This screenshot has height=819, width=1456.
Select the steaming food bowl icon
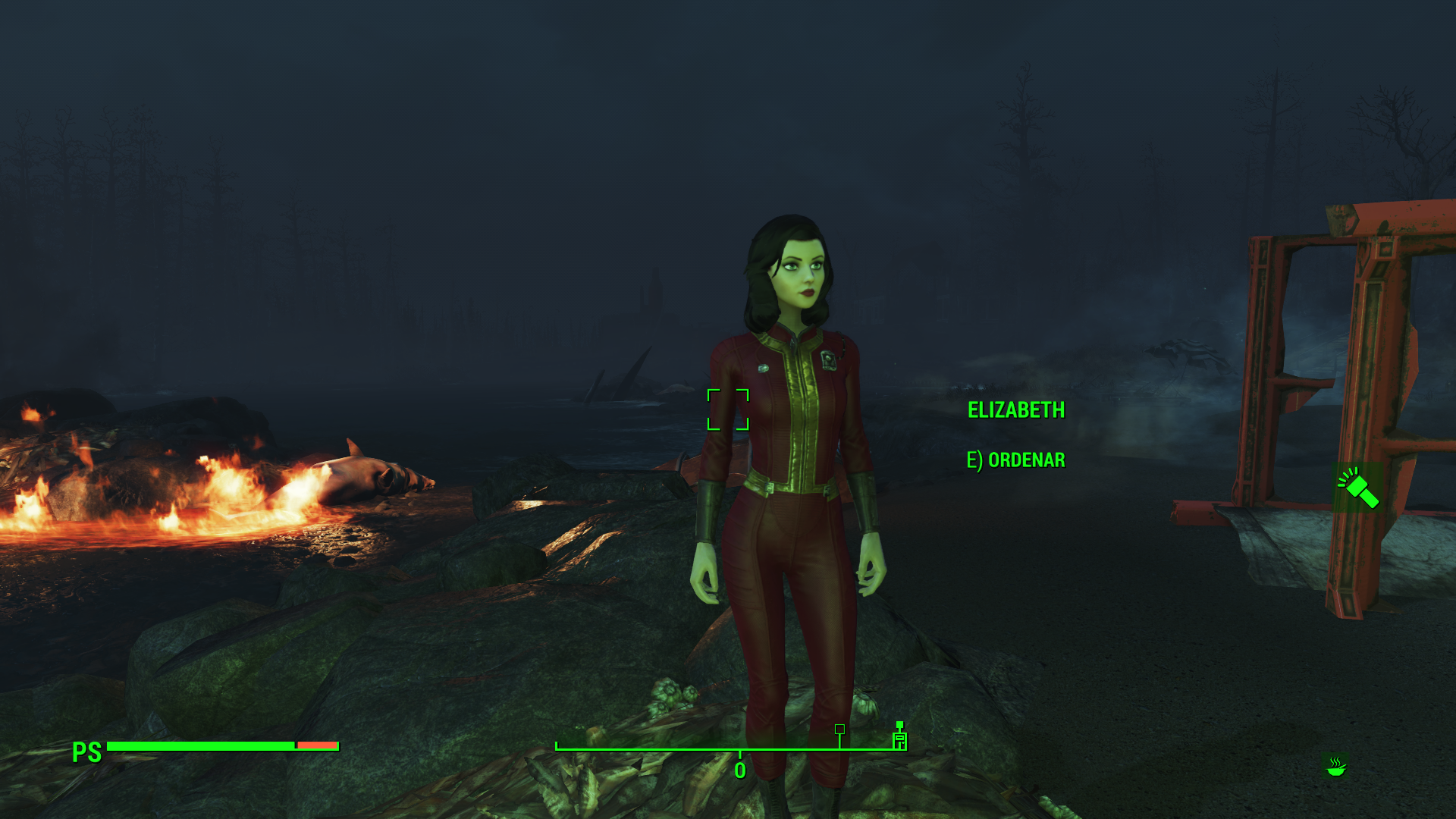pos(1335,766)
